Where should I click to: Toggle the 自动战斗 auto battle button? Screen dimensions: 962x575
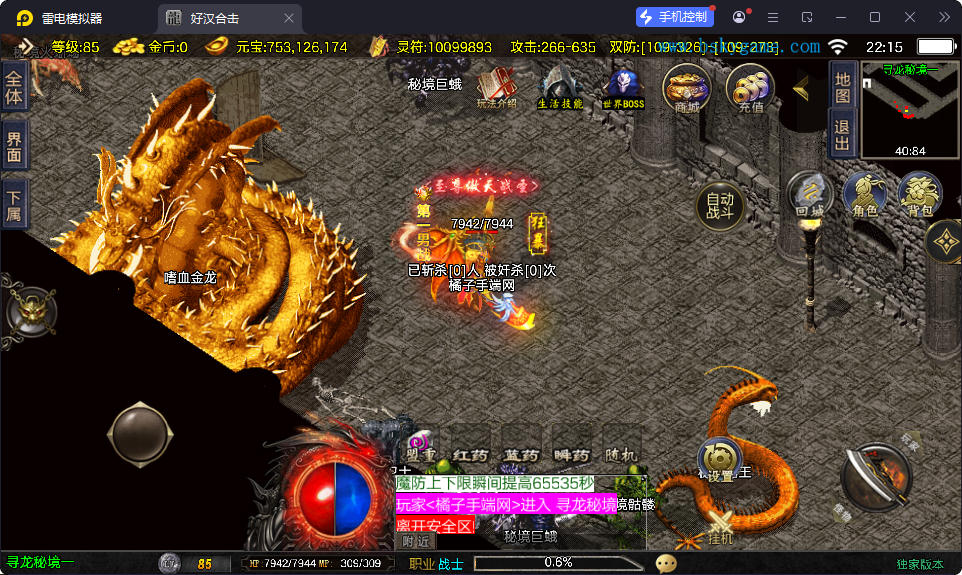pyautogui.click(x=720, y=205)
